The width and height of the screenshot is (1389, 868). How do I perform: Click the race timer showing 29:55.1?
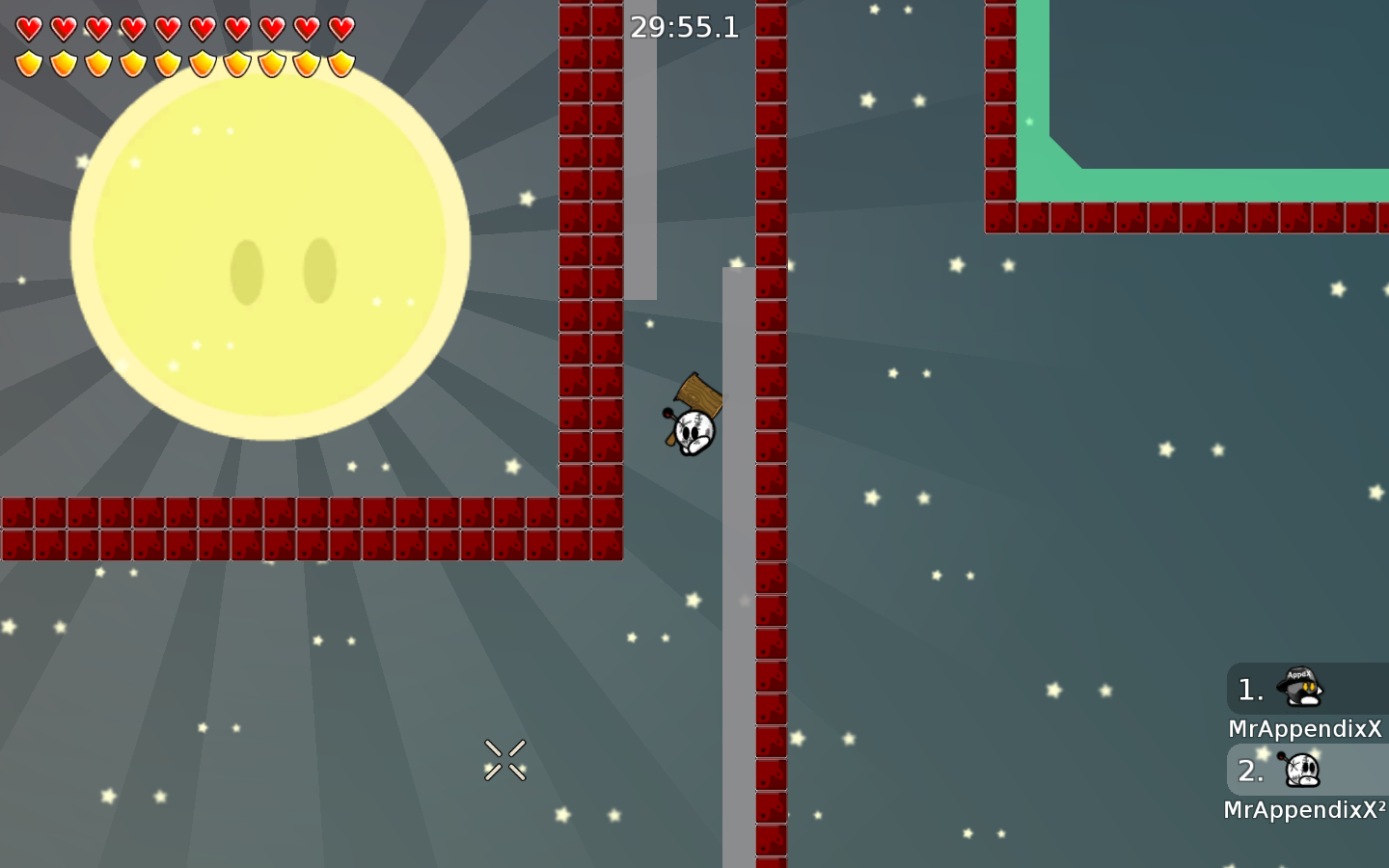(x=685, y=28)
